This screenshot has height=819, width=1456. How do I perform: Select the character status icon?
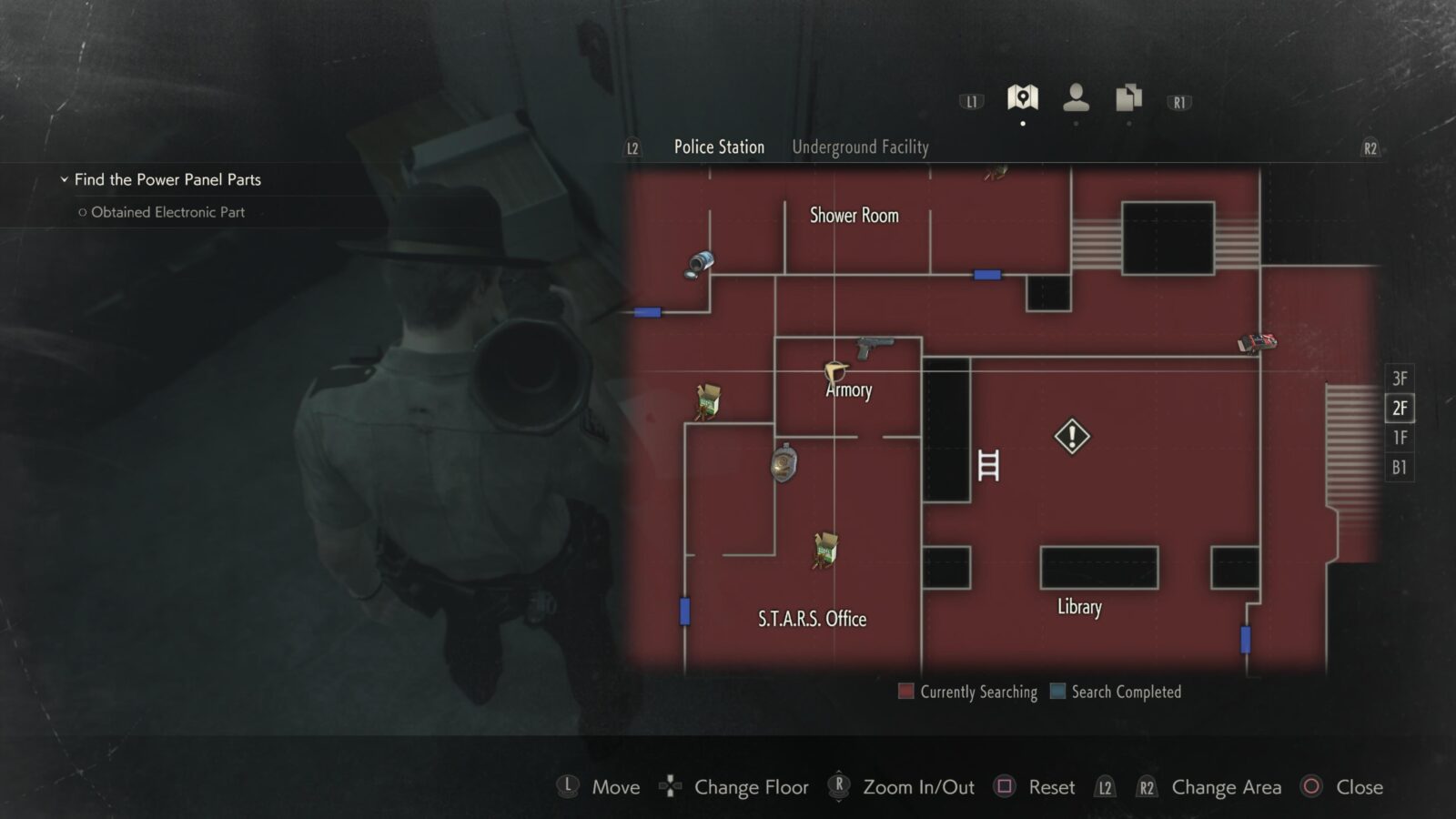coord(1077,95)
